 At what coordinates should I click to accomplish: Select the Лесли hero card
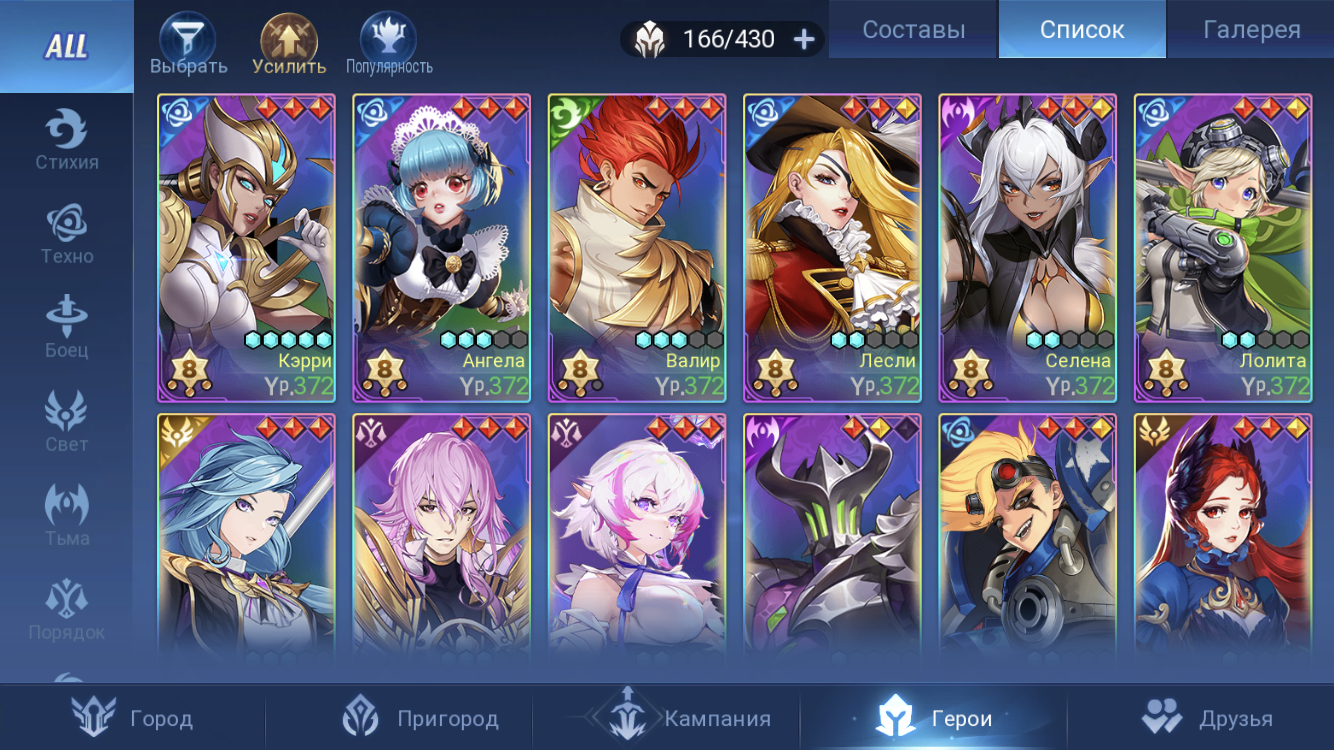(832, 248)
